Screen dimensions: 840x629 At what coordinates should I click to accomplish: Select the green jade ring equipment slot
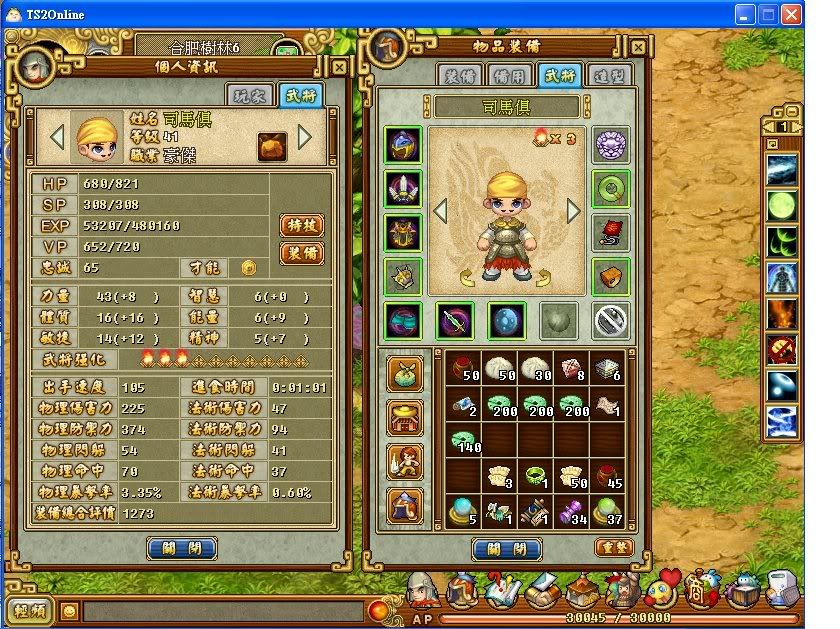click(x=610, y=188)
